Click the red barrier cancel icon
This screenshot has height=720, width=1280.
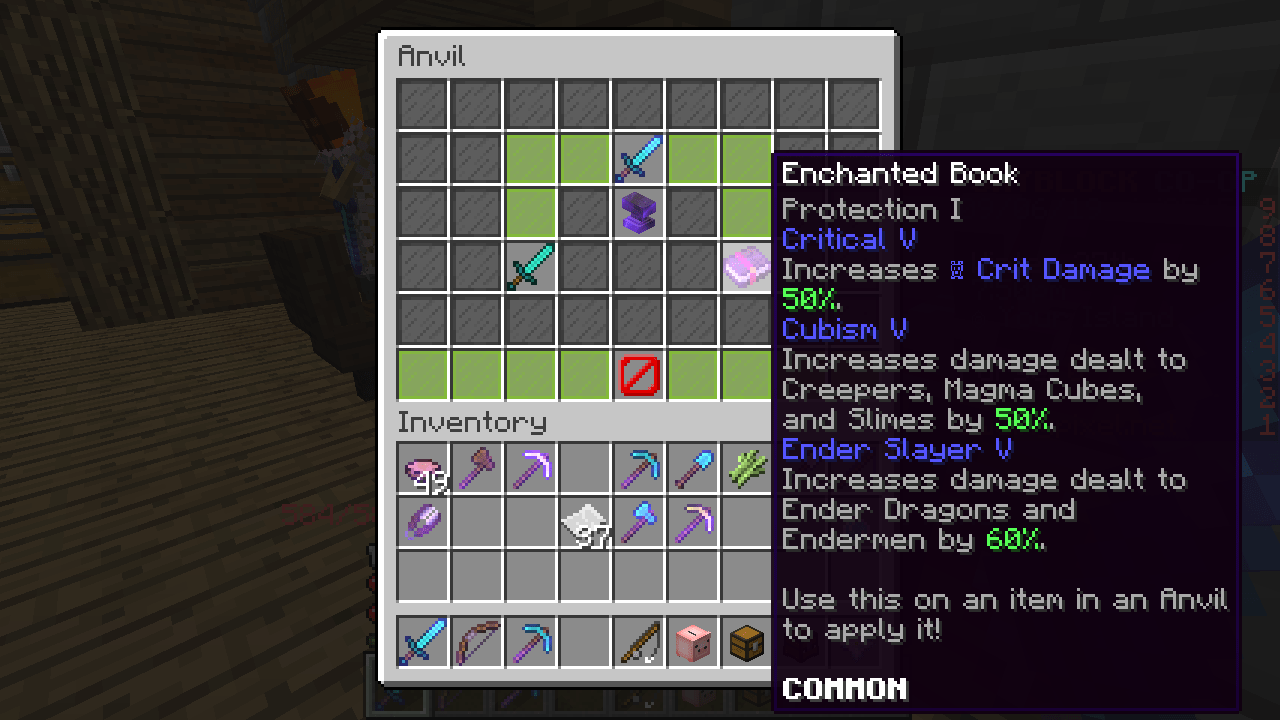tap(639, 375)
